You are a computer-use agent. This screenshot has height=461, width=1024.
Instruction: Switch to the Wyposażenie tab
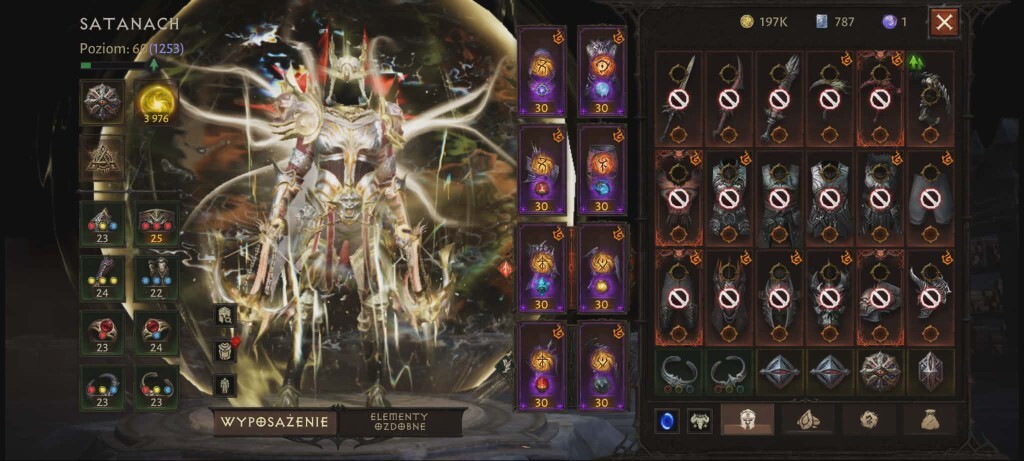(x=274, y=422)
